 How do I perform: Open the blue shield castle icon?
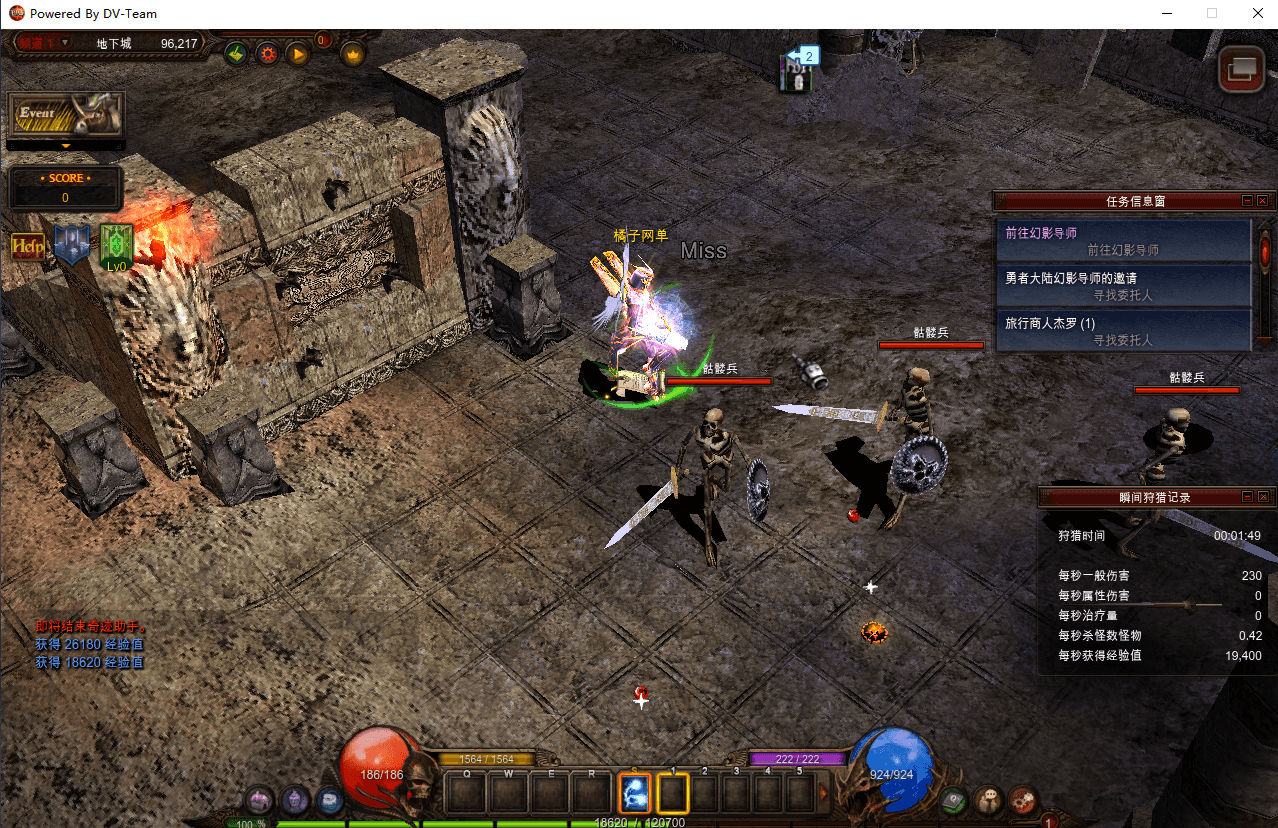click(72, 245)
